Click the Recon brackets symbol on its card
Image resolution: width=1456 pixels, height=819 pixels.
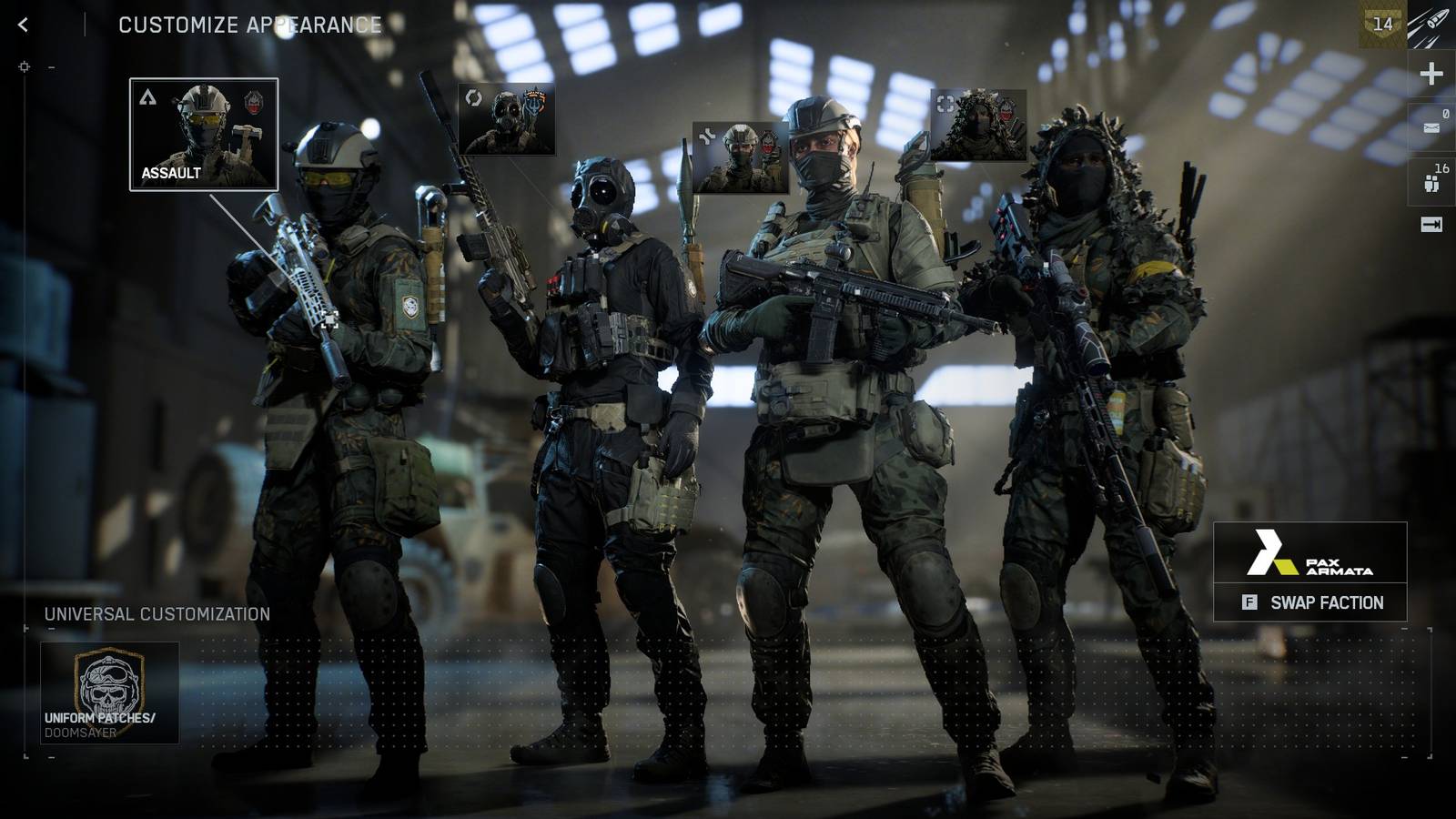point(944,102)
